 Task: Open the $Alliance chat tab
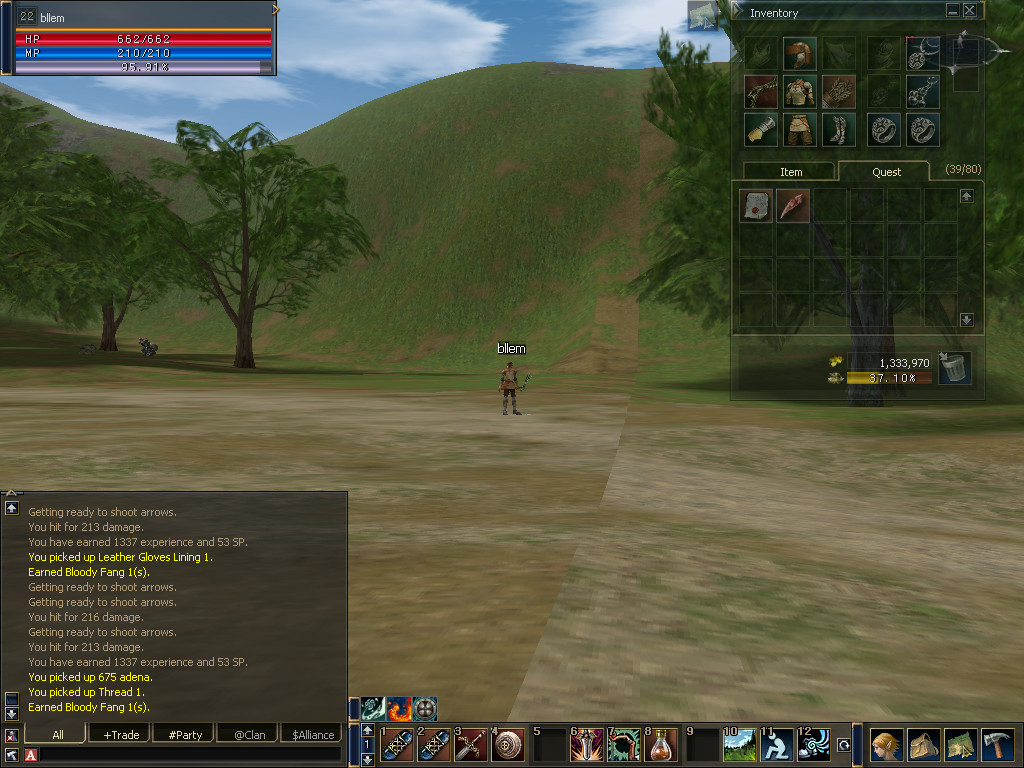click(313, 735)
